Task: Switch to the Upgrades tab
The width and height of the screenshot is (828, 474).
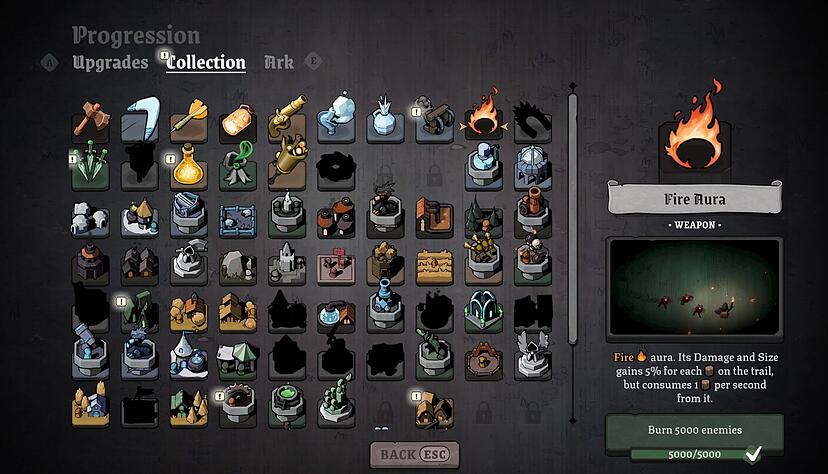Action: pyautogui.click(x=110, y=62)
